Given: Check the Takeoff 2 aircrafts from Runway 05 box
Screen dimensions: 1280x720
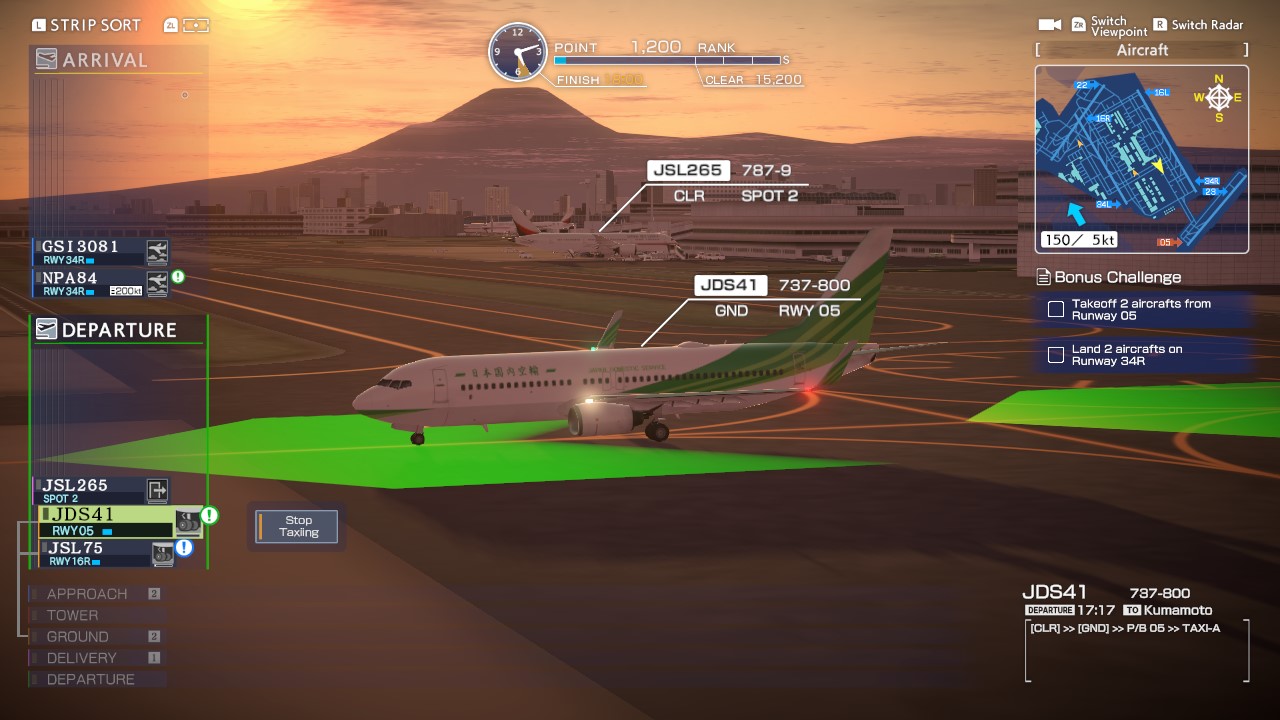Looking at the screenshot, I should [x=1056, y=309].
